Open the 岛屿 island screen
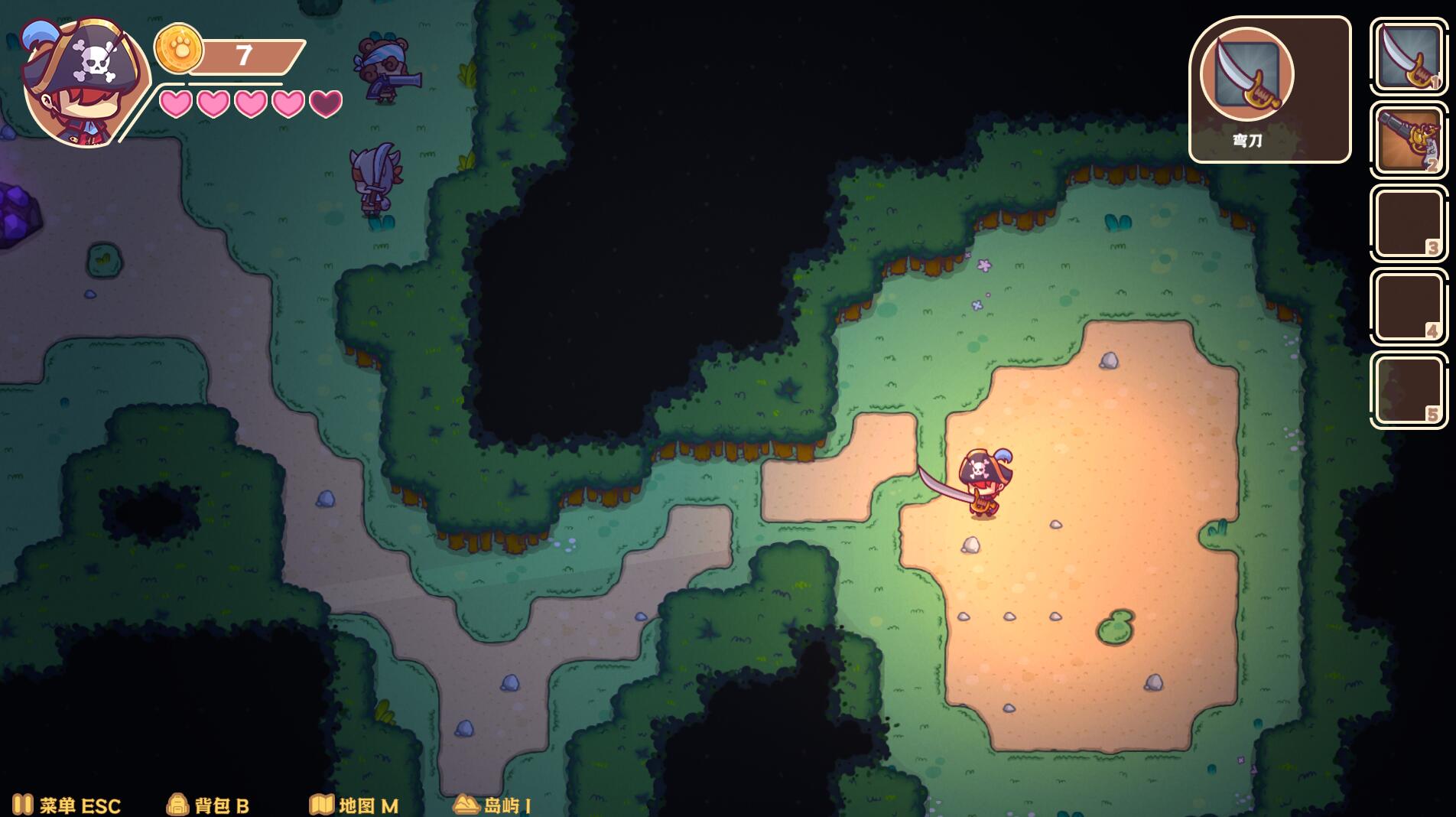1456x817 pixels. 493,805
